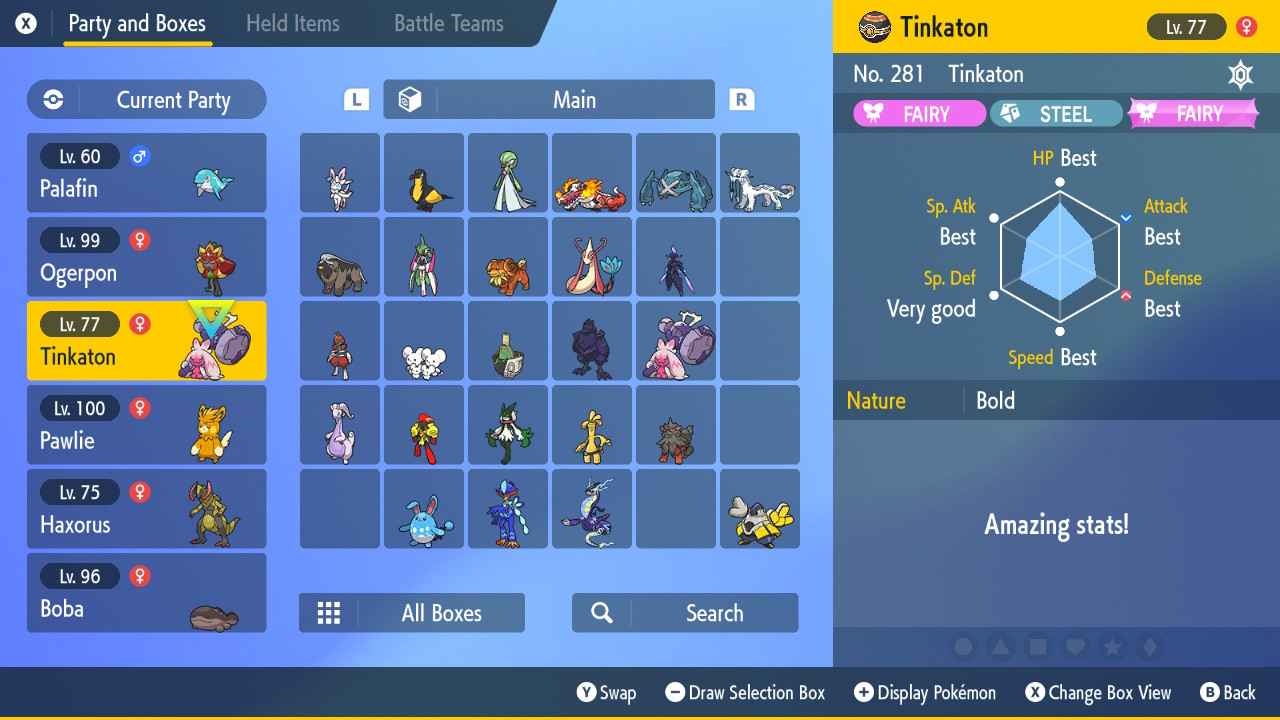The width and height of the screenshot is (1280, 720).
Task: Open the Battle Teams tab
Action: [x=446, y=23]
